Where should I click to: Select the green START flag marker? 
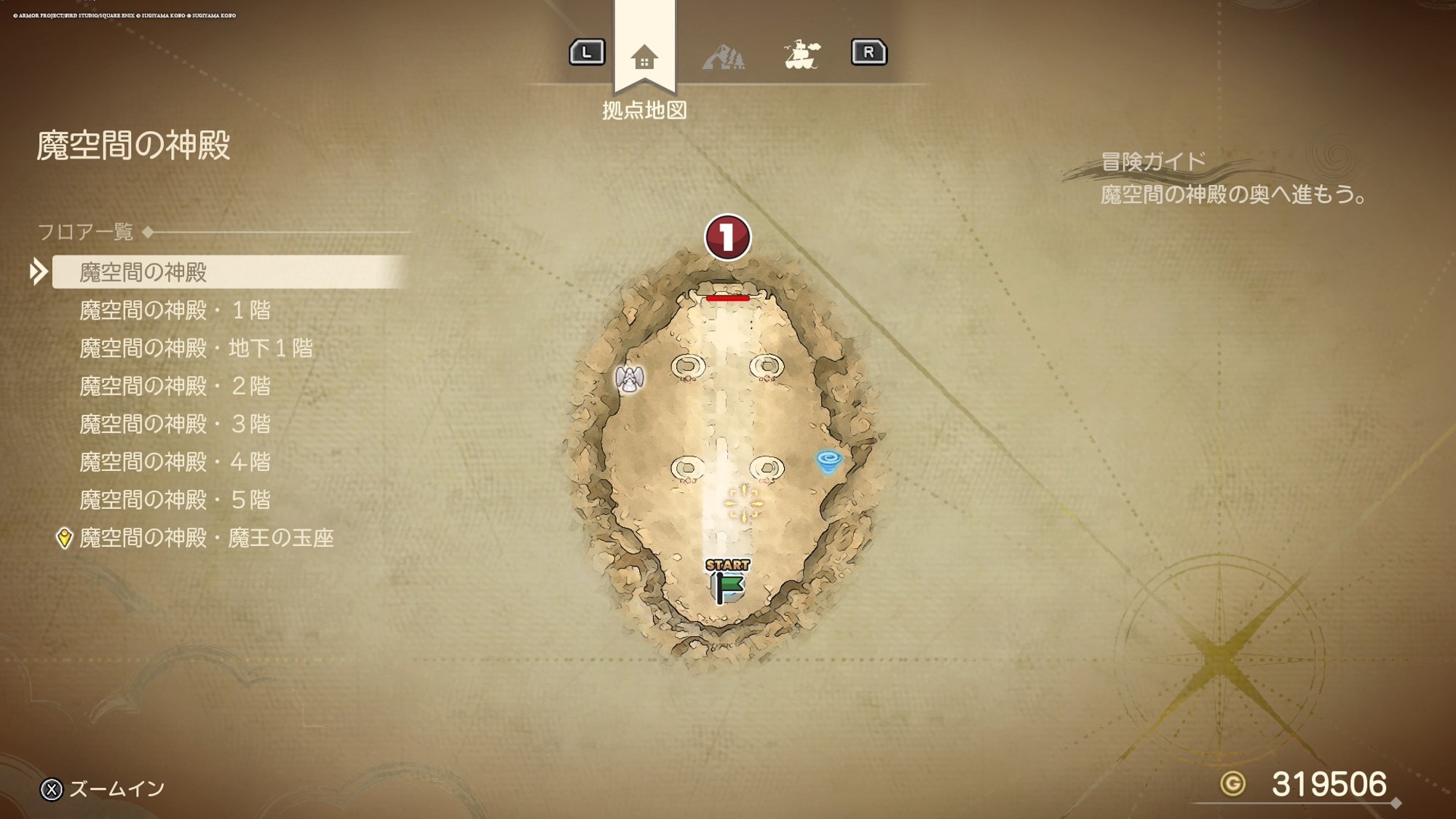coord(727,582)
